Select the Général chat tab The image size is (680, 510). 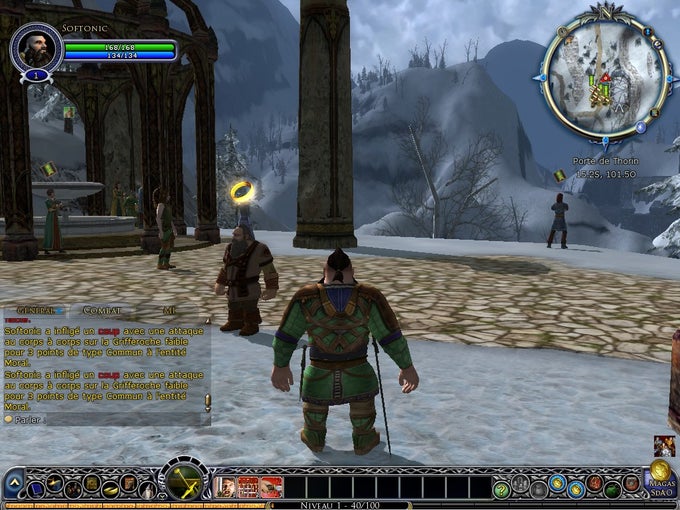(x=35, y=311)
